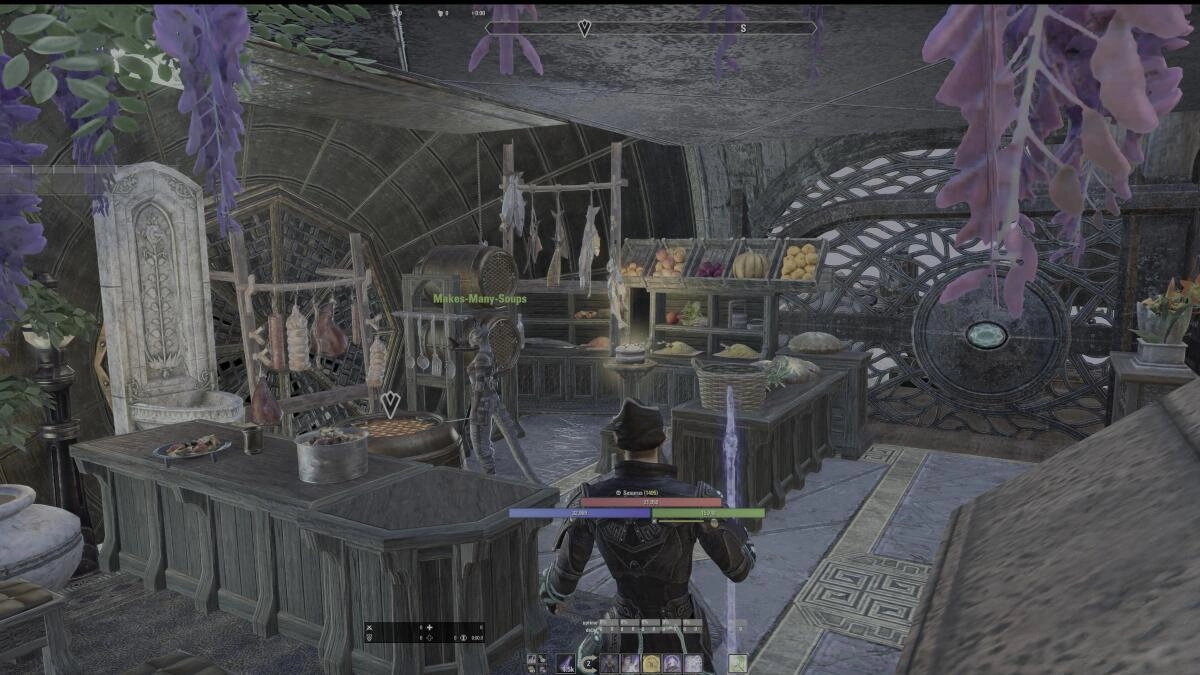
Task: Use the green ultimate ability slot
Action: (738, 663)
